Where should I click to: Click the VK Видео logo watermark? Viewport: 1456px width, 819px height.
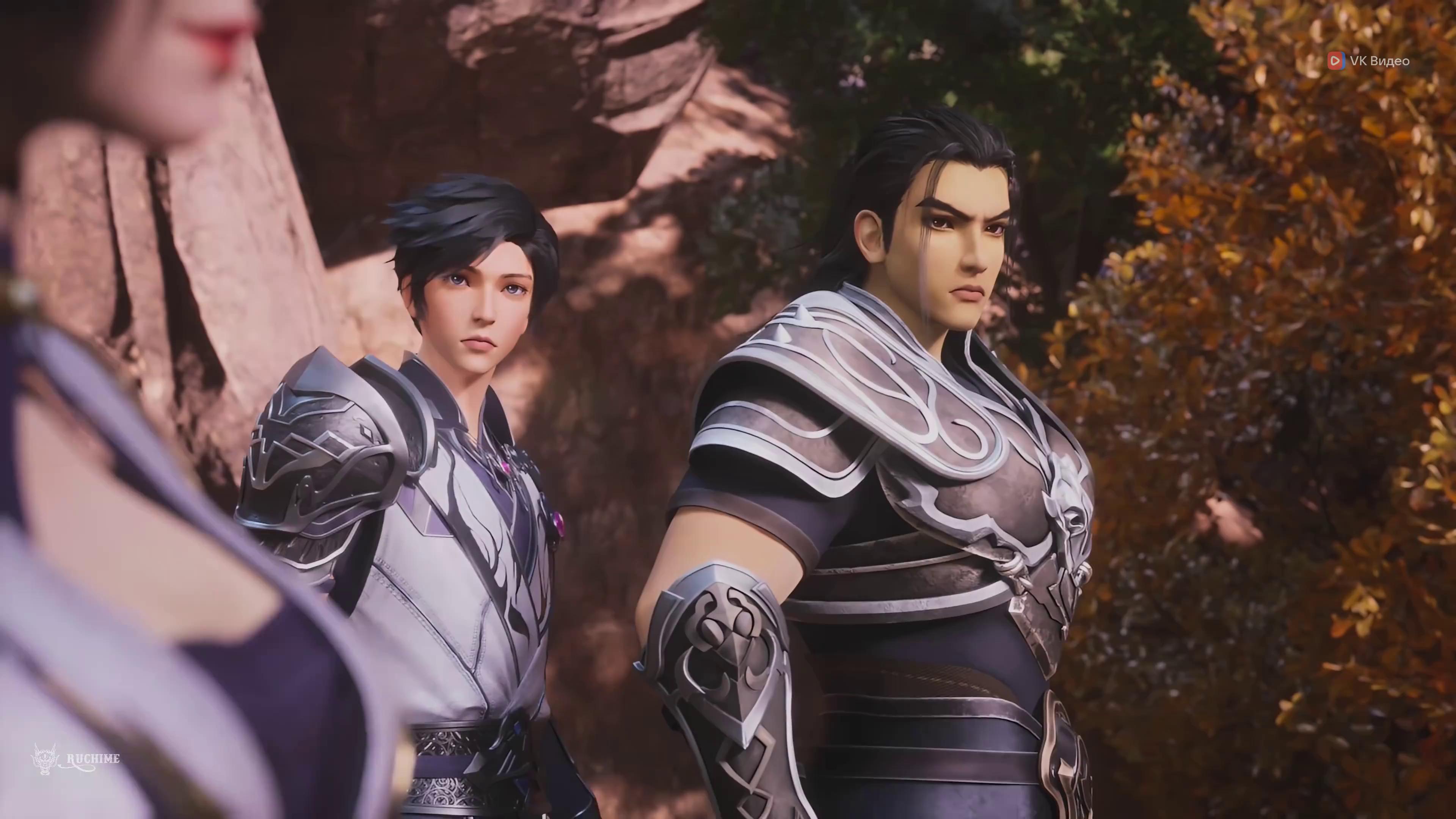(x=1368, y=61)
